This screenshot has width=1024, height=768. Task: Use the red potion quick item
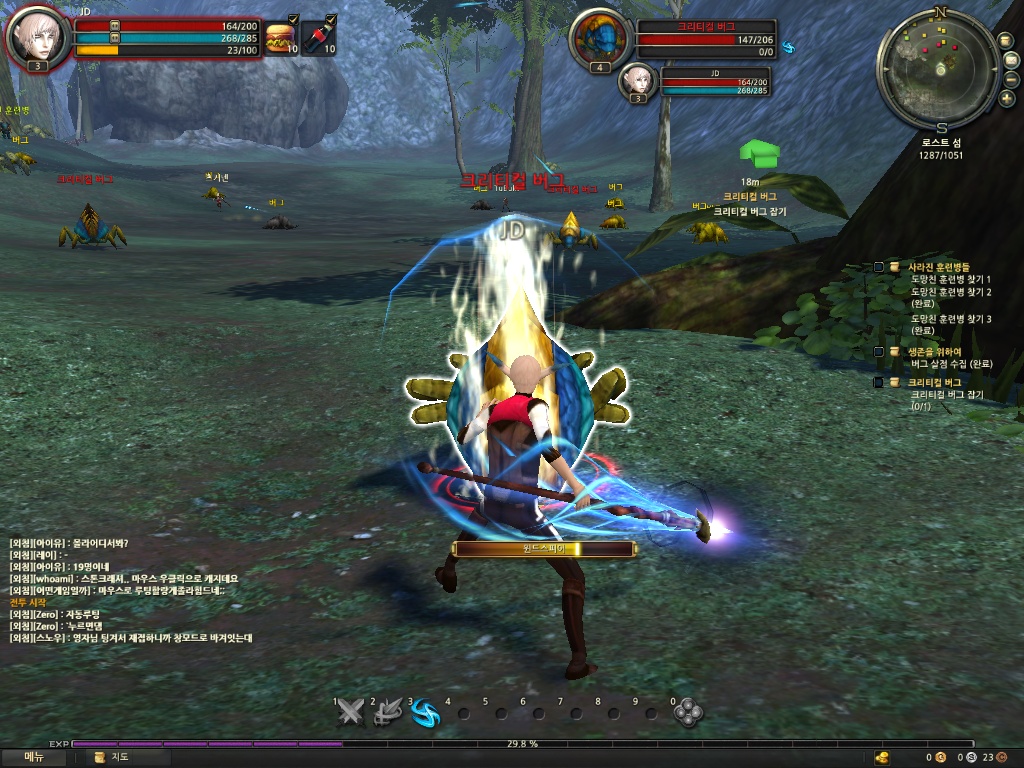tap(318, 38)
